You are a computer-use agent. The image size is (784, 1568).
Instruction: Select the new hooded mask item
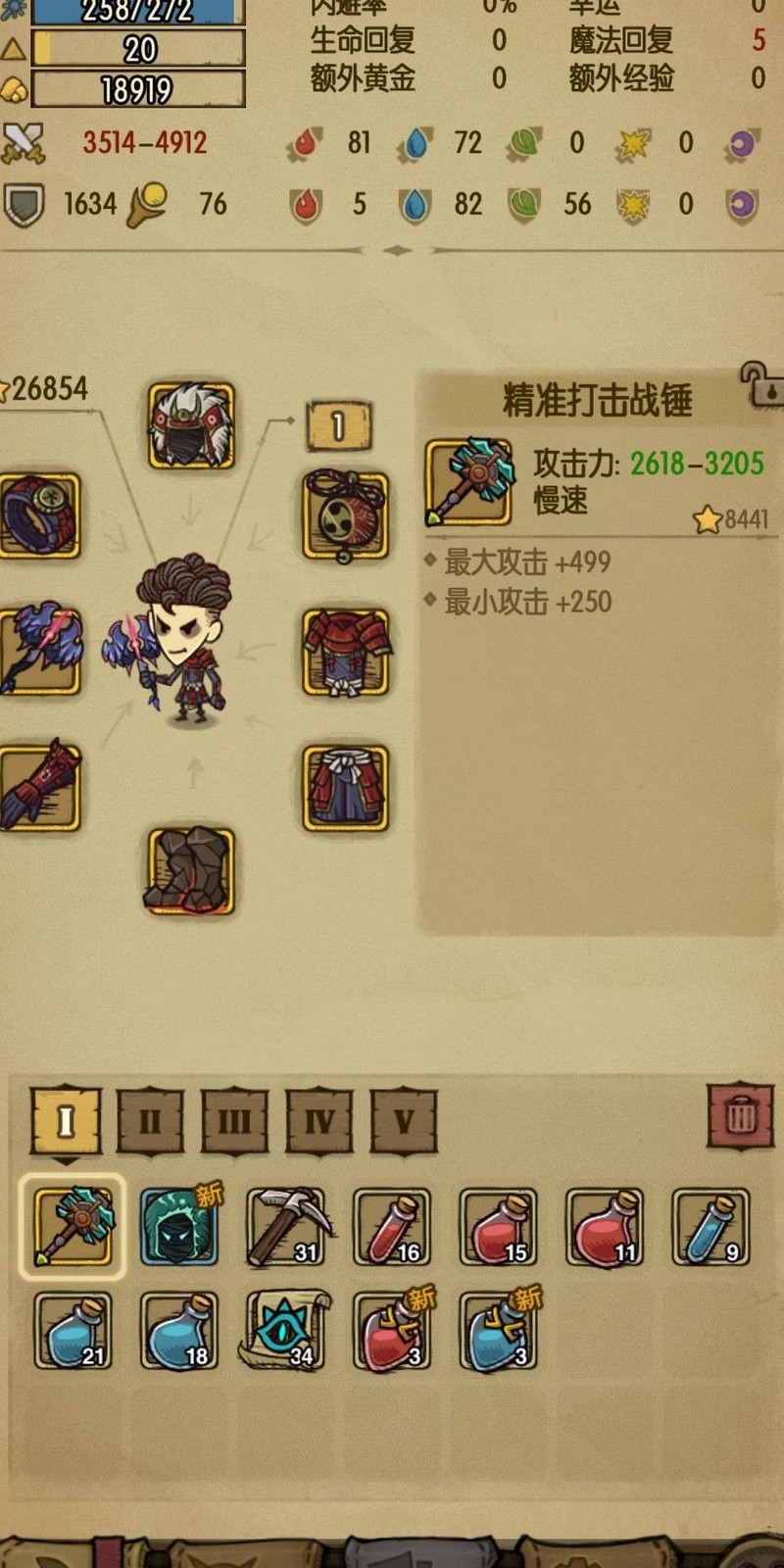point(178,1226)
